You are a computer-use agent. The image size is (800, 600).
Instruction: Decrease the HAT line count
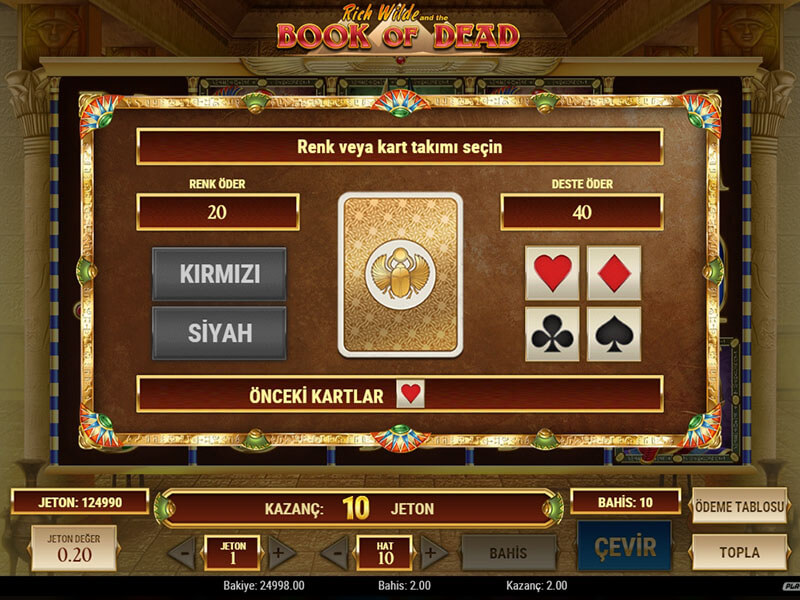334,552
